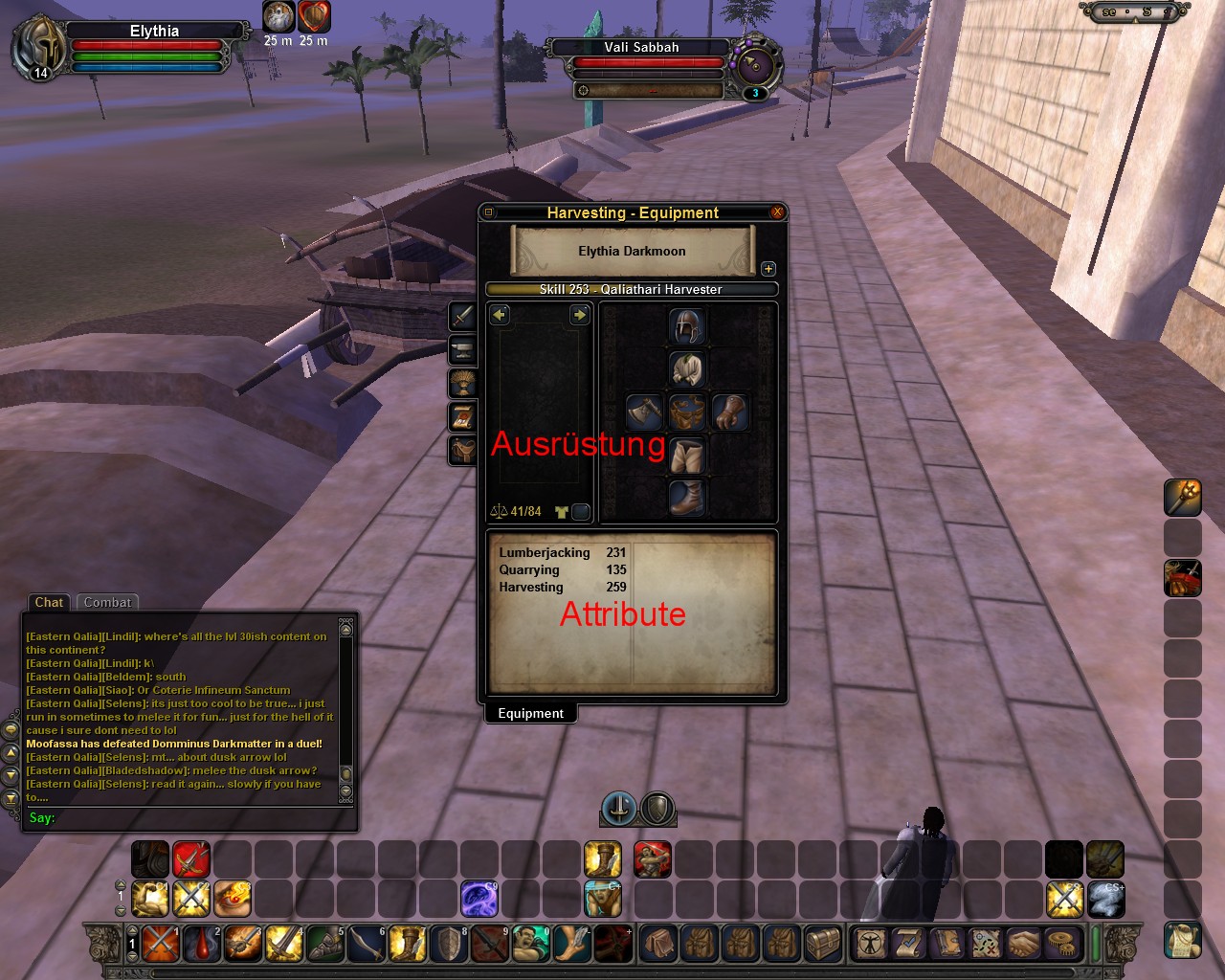1225x980 pixels.
Task: Click the right arrow in equipment panel
Action: coord(579,315)
